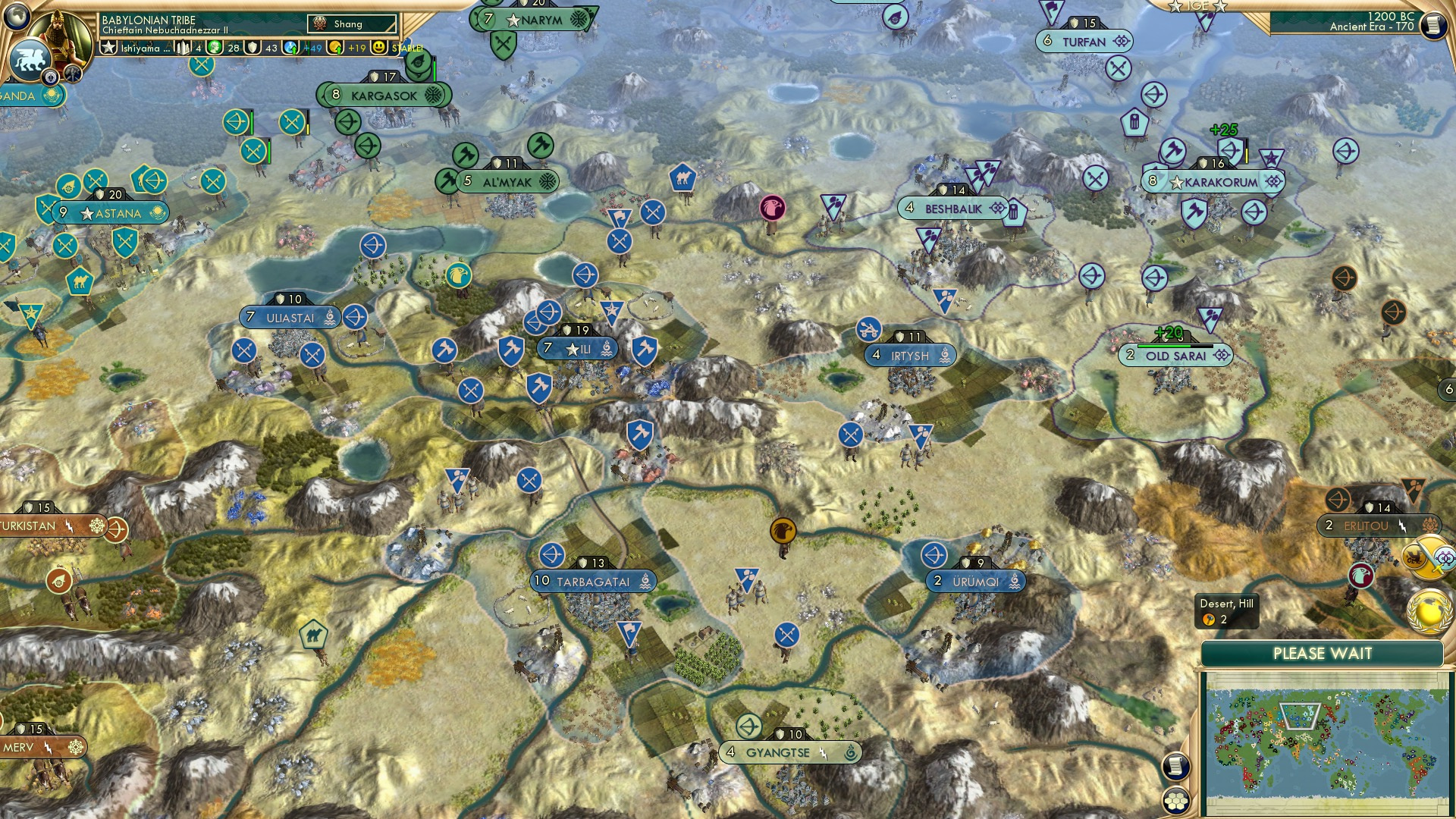Viewport: 1456px width, 819px height.
Task: Click the culture icon showing 28
Action: click(x=213, y=49)
